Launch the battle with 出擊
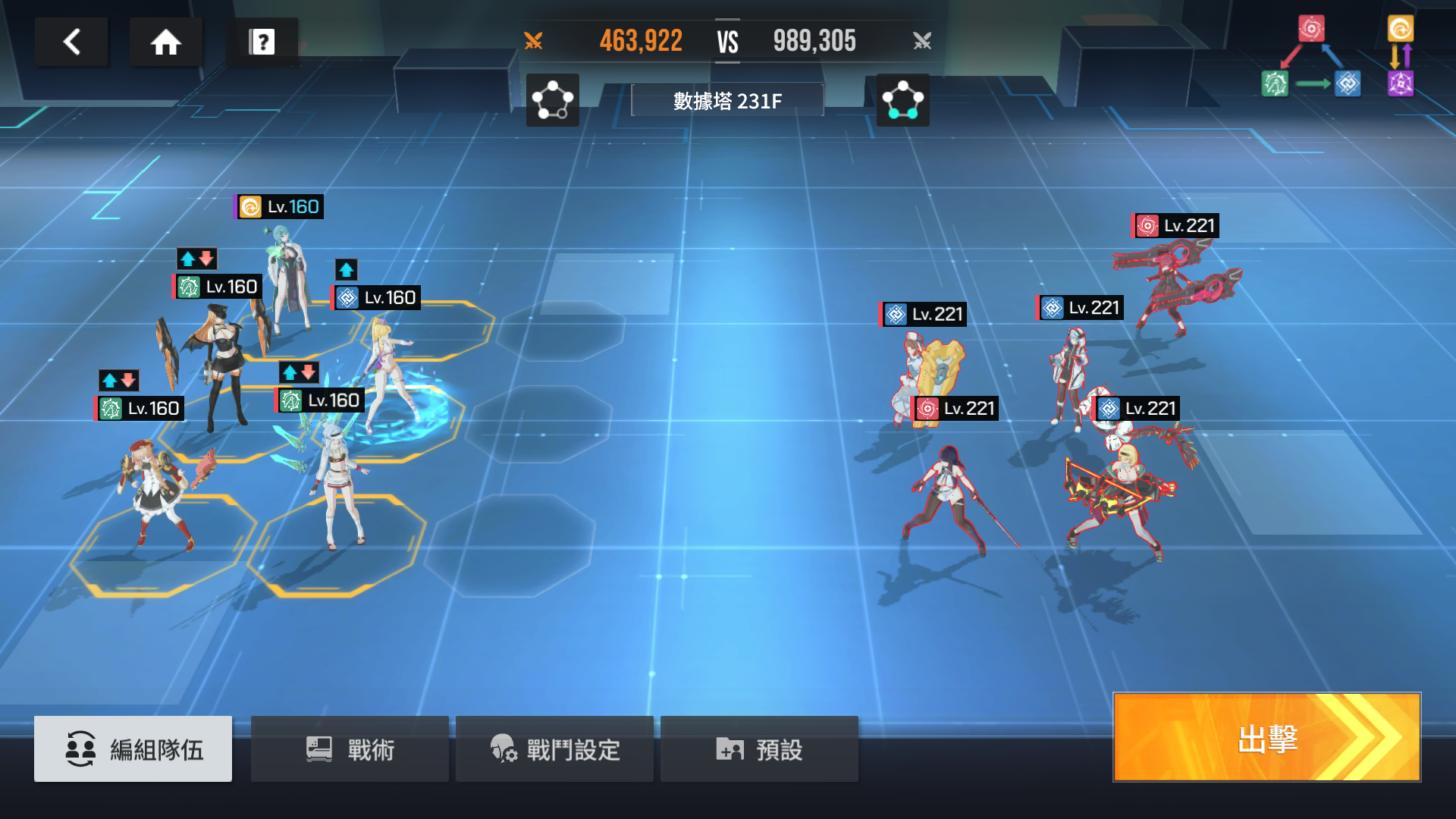The image size is (1456, 819). 1266,737
